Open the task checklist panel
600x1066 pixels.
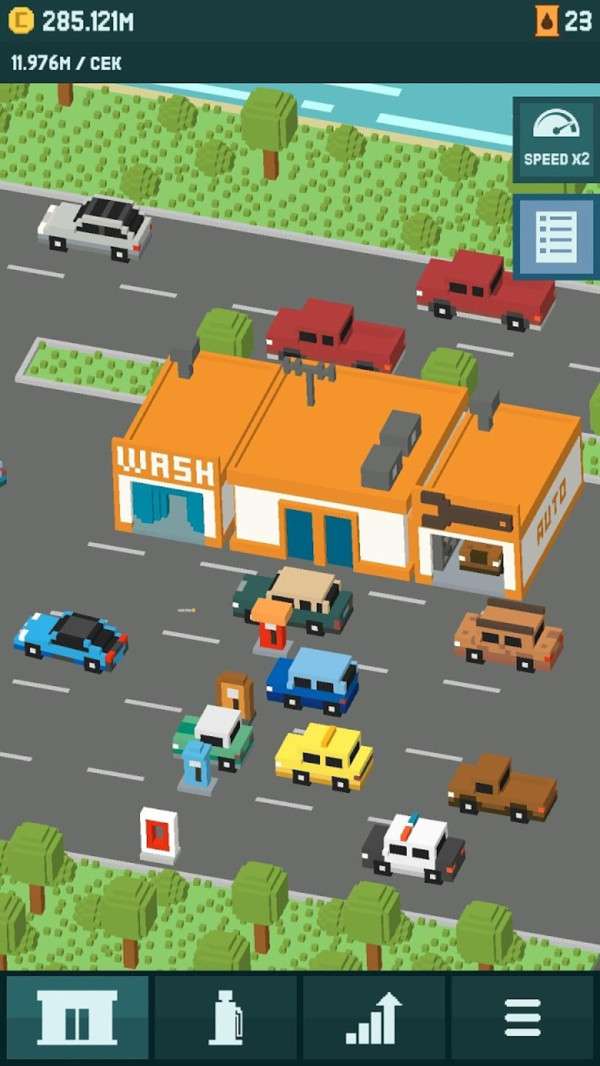coord(556,236)
